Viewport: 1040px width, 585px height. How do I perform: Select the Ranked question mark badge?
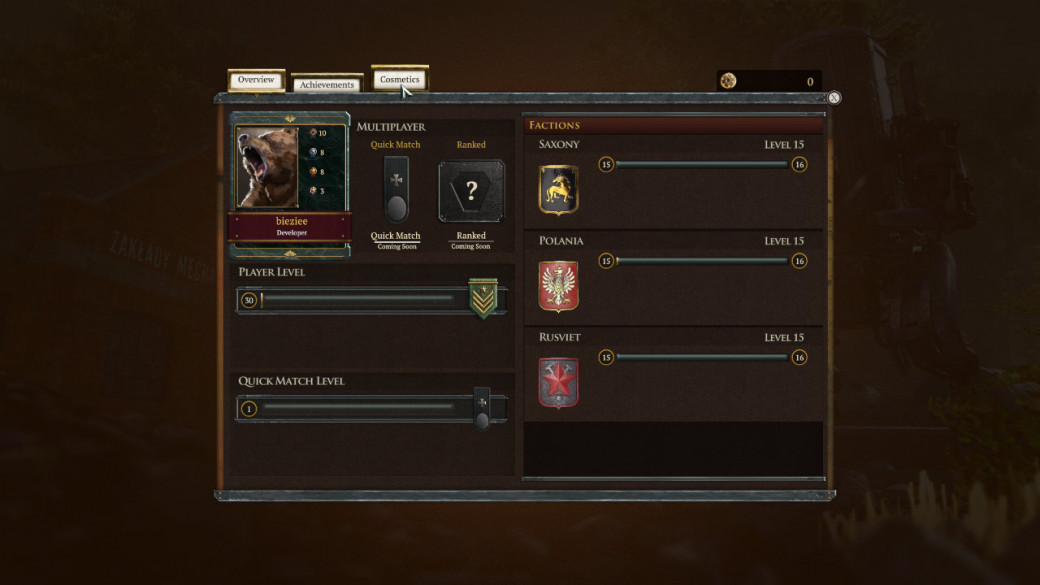[471, 190]
